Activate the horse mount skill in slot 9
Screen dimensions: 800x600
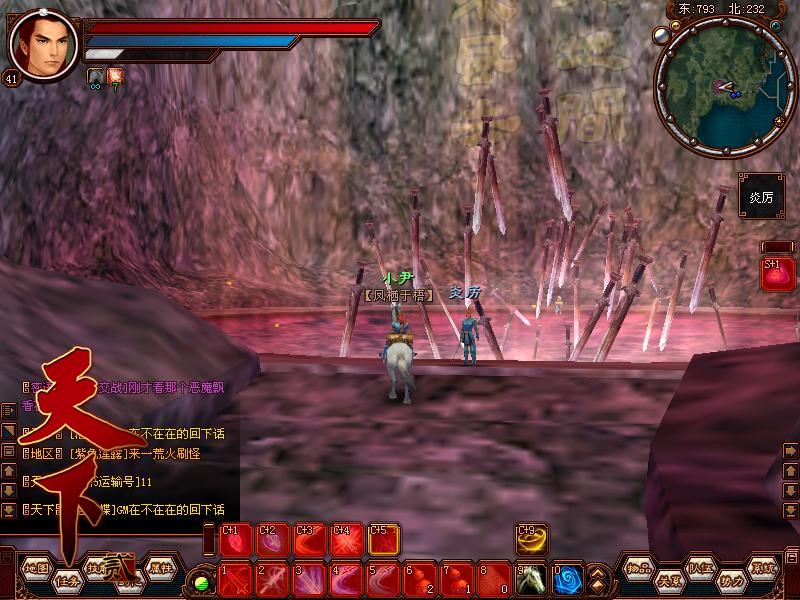532,579
